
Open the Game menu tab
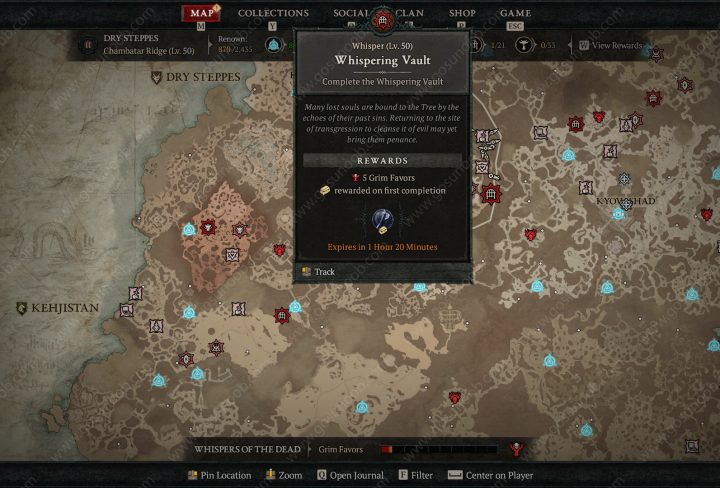515,13
